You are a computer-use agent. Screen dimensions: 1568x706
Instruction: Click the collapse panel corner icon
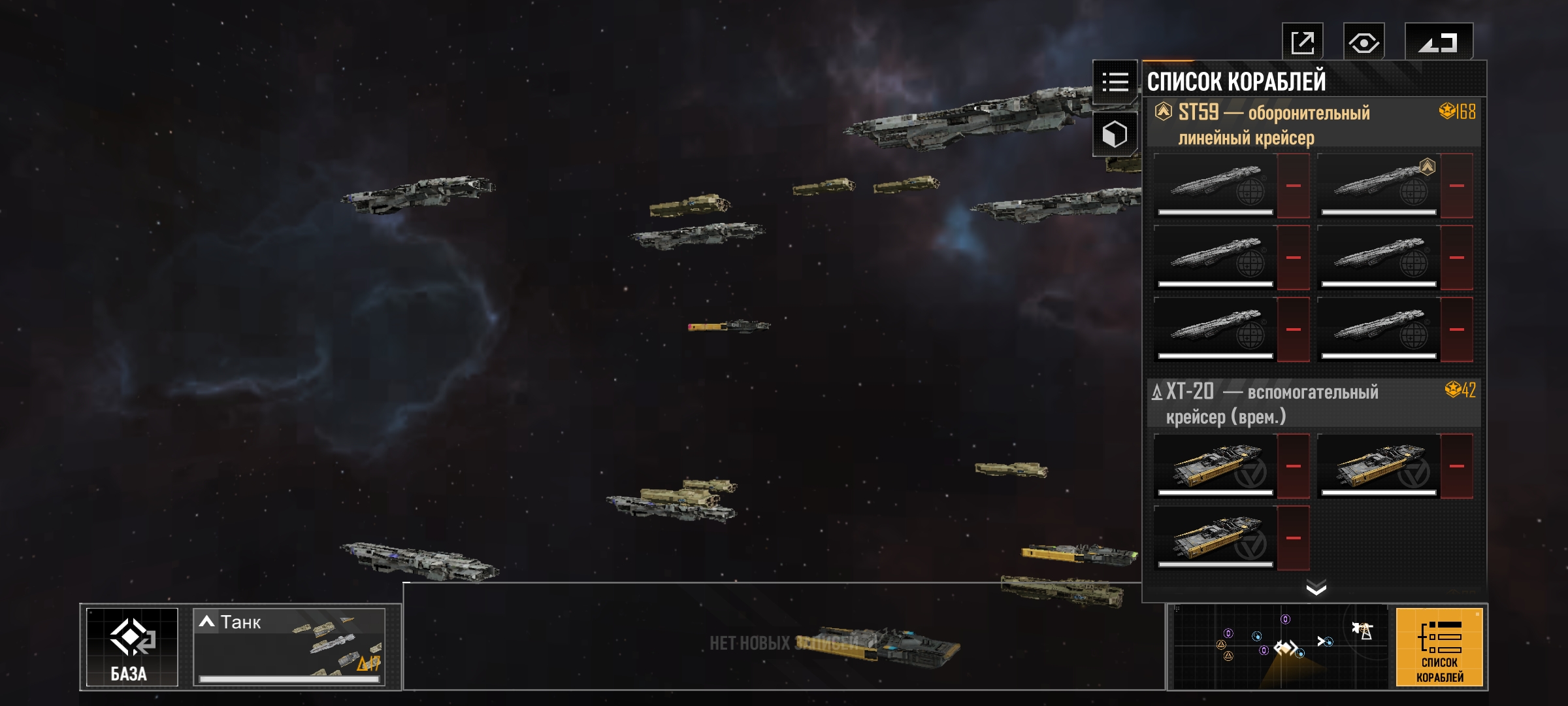pos(1438,43)
